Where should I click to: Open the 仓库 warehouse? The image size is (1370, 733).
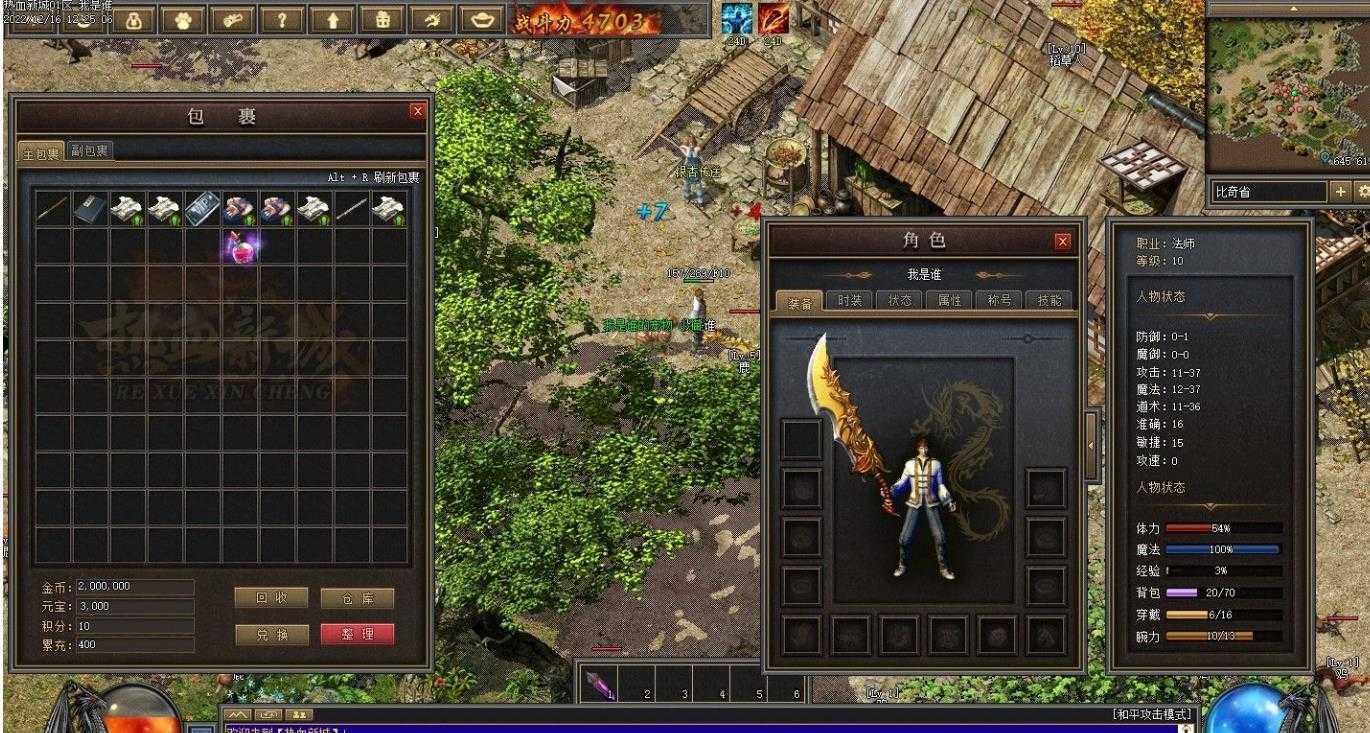[357, 598]
